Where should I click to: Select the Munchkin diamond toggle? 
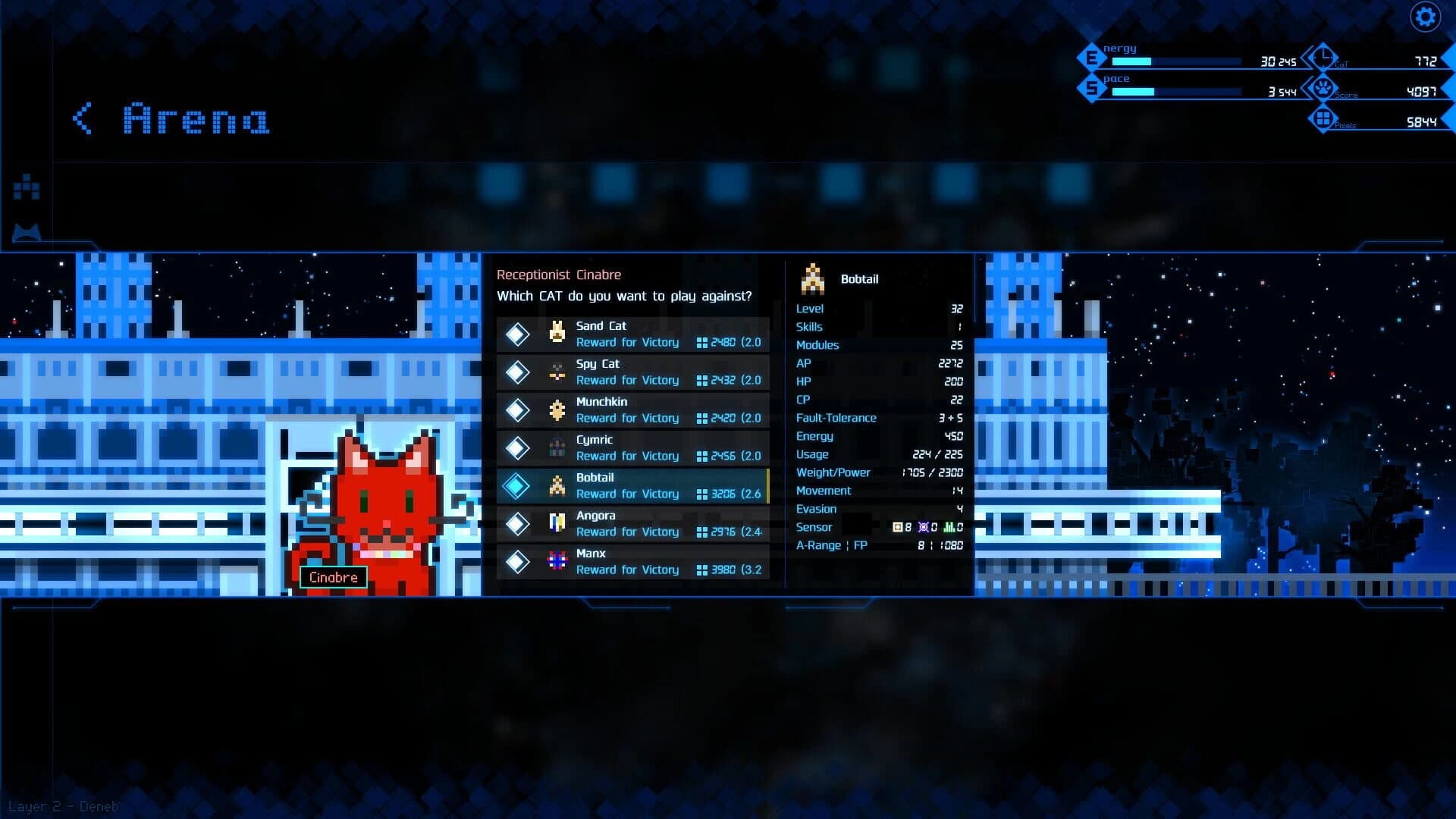click(519, 409)
